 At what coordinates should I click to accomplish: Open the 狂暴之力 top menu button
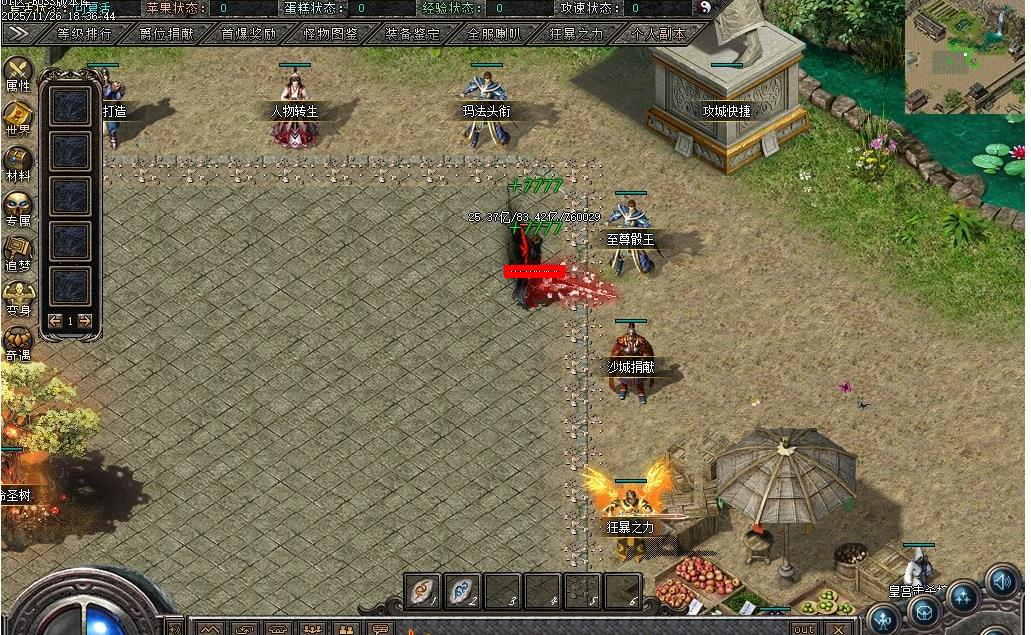point(576,33)
